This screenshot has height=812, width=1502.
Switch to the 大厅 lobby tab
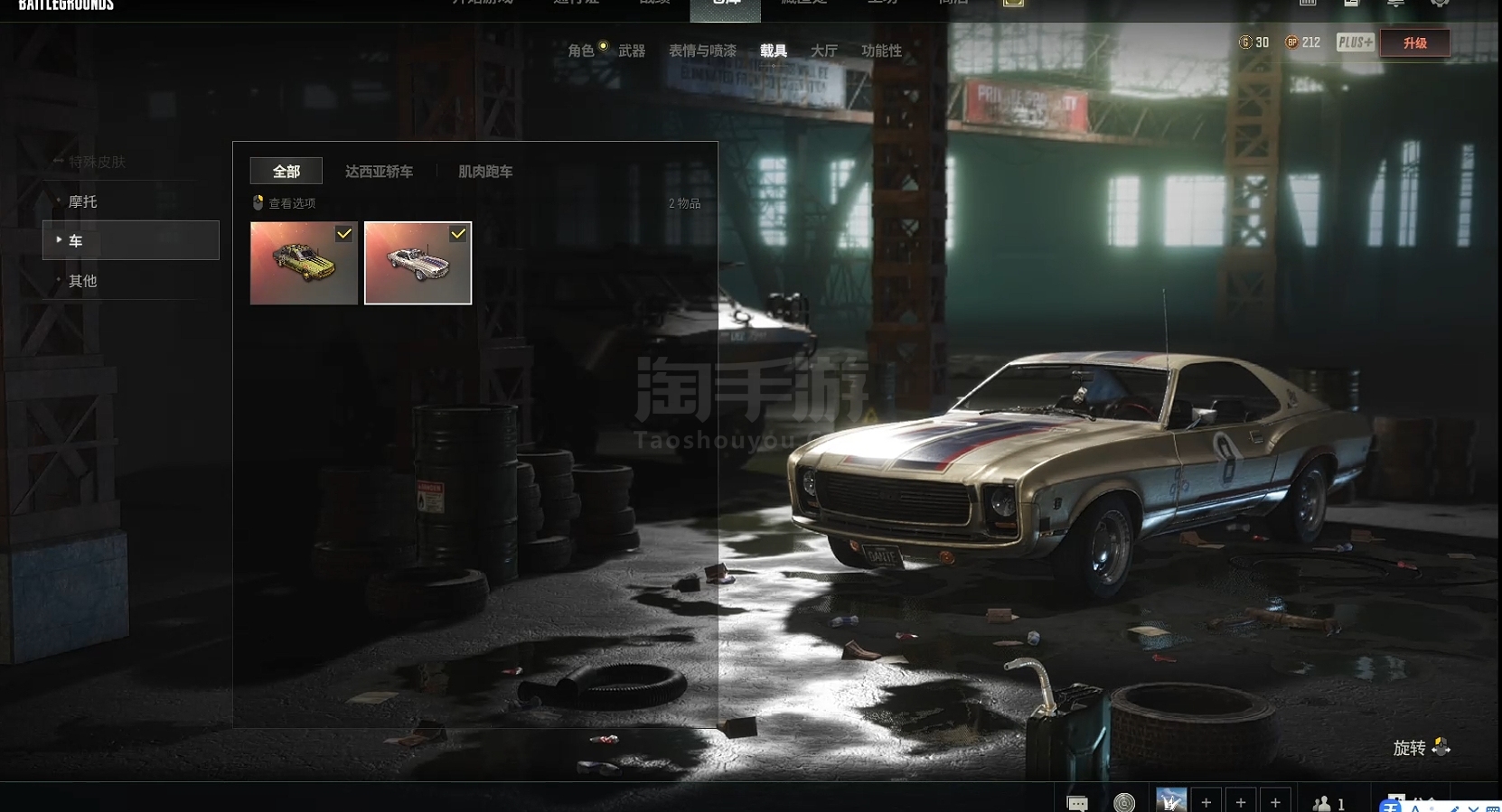(823, 51)
